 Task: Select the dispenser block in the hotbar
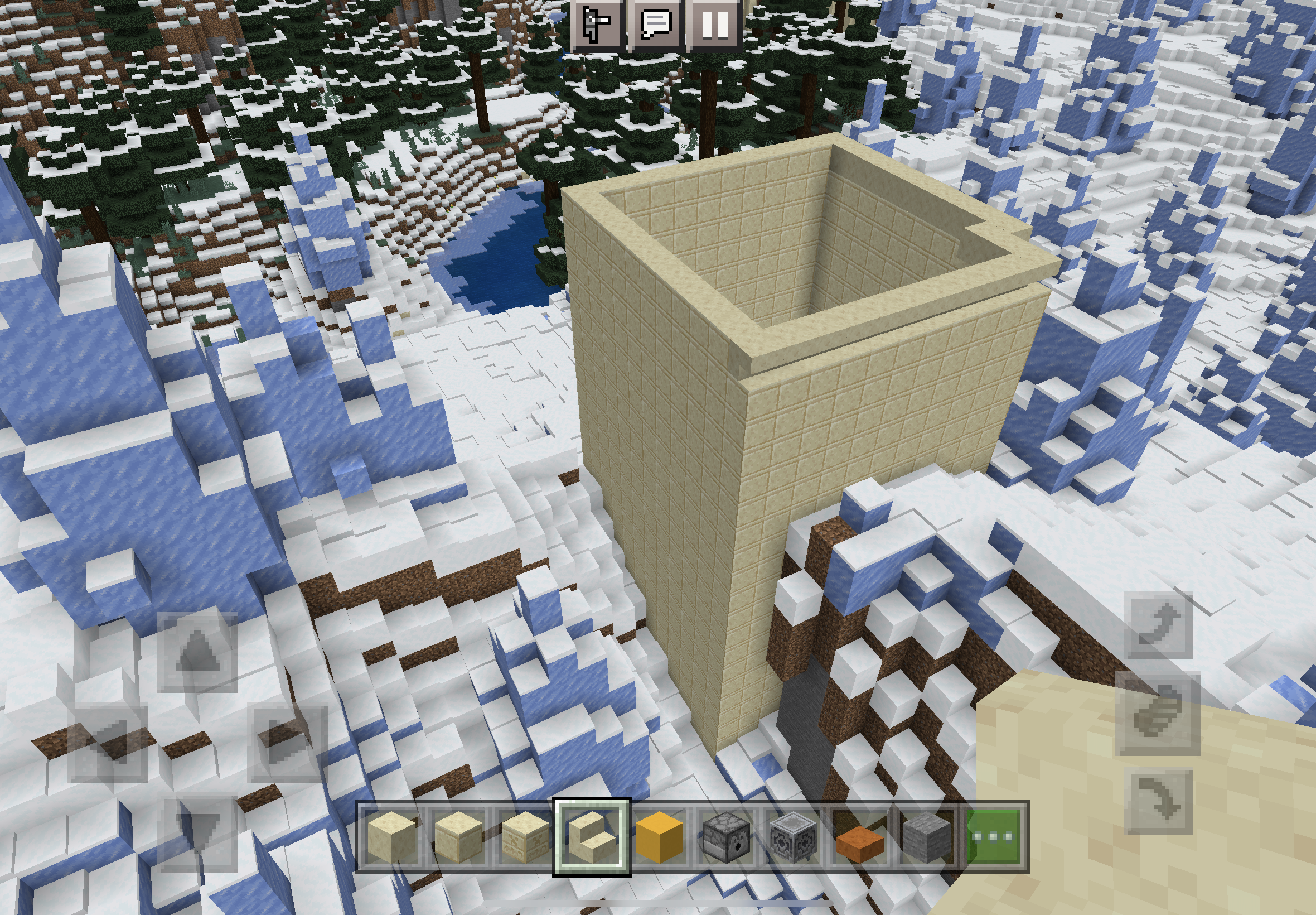pyautogui.click(x=726, y=836)
